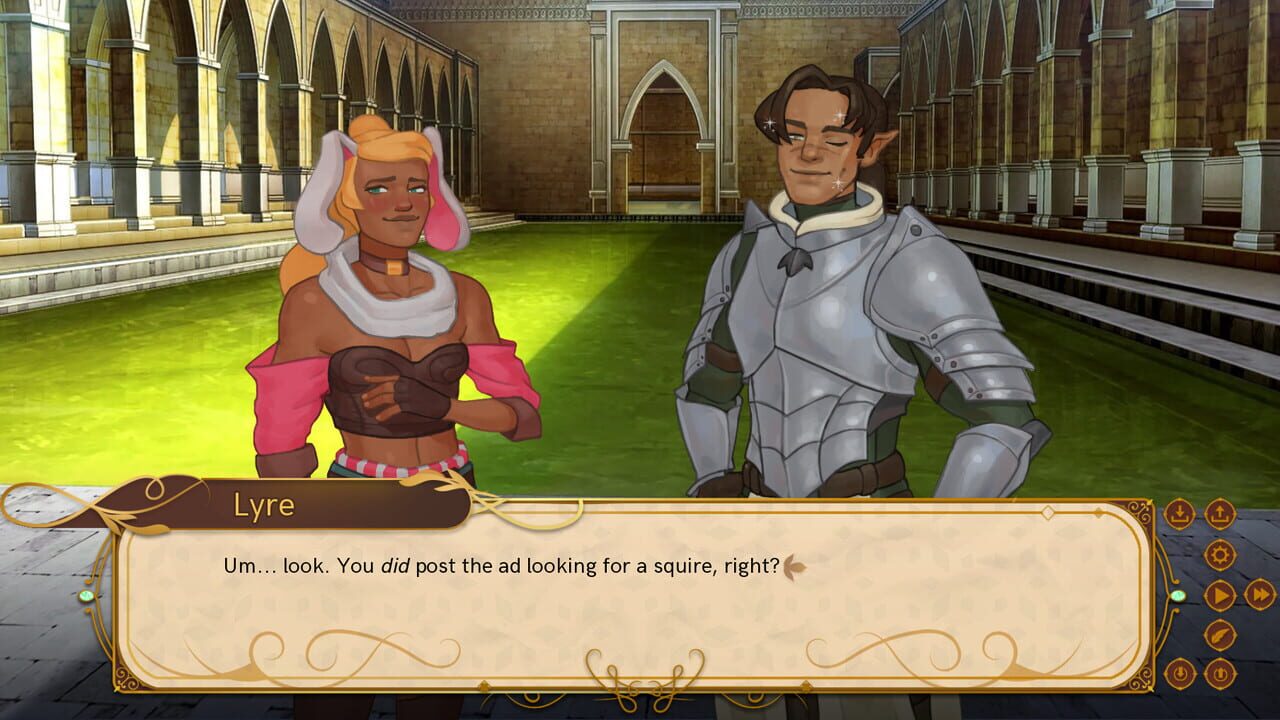Activate skip mode with the fast-forward icon

[x=1261, y=595]
